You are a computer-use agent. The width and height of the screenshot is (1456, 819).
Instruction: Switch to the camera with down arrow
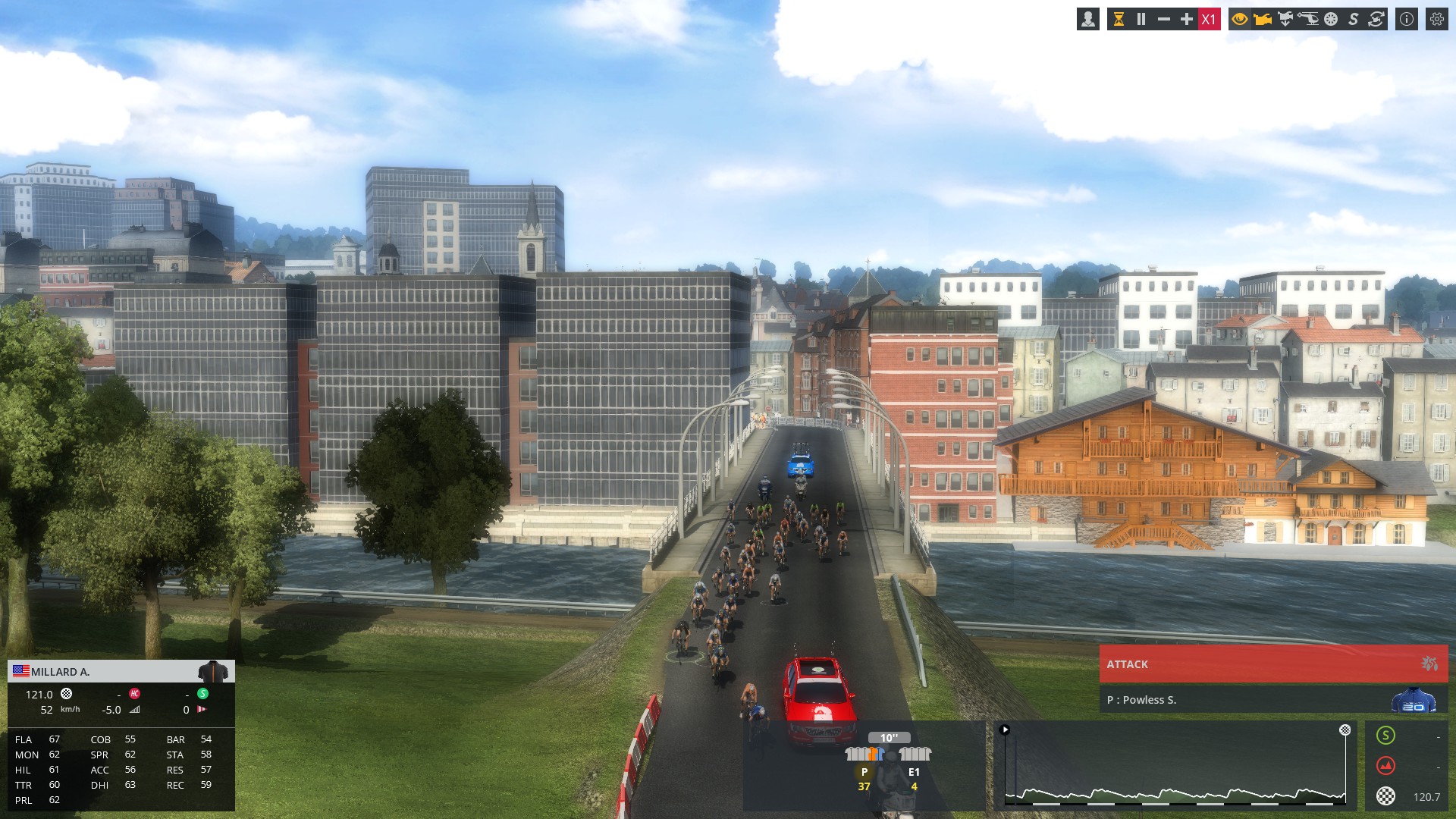pyautogui.click(x=1285, y=20)
